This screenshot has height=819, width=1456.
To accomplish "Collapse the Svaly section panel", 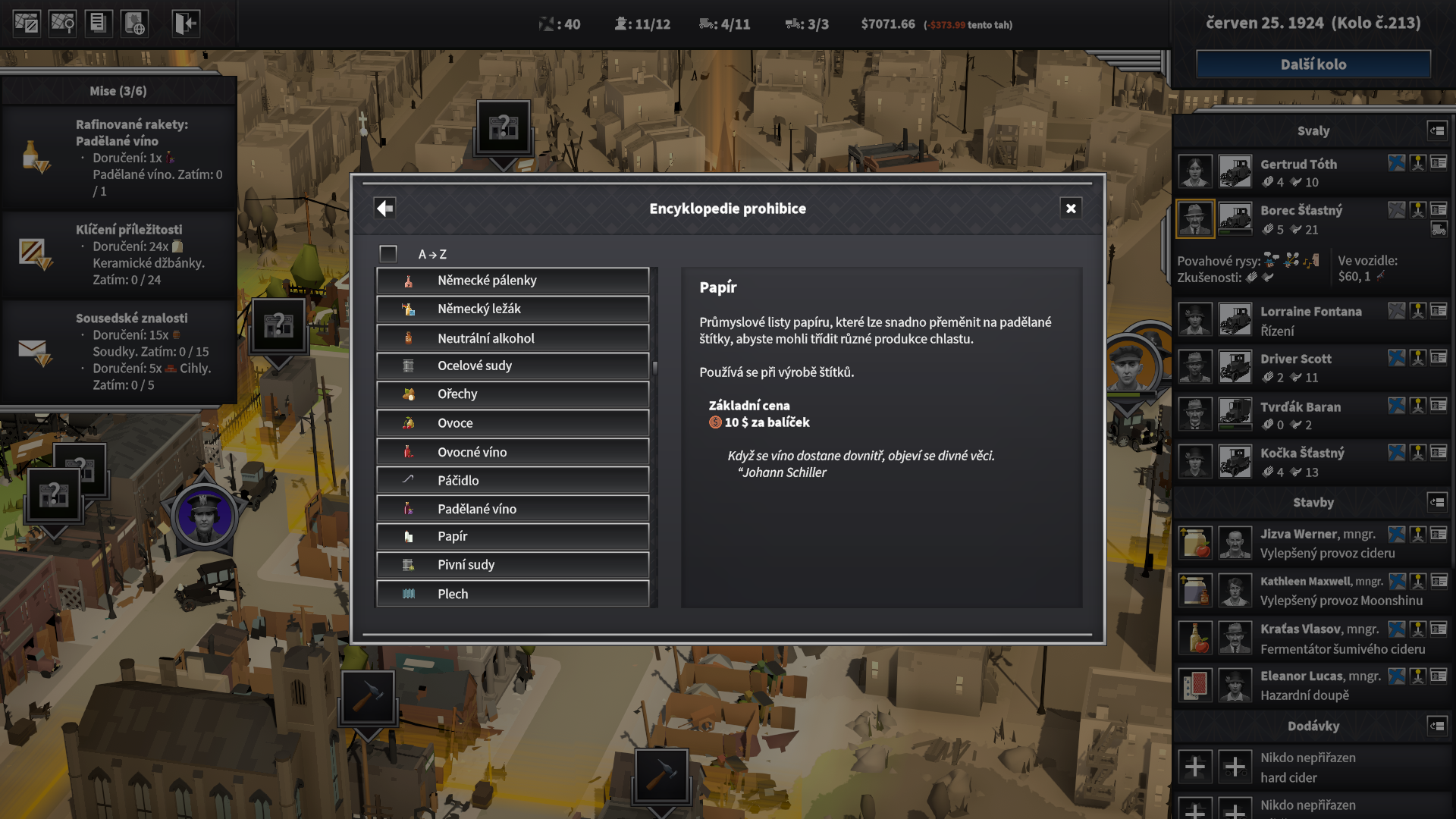I will tap(1437, 130).
